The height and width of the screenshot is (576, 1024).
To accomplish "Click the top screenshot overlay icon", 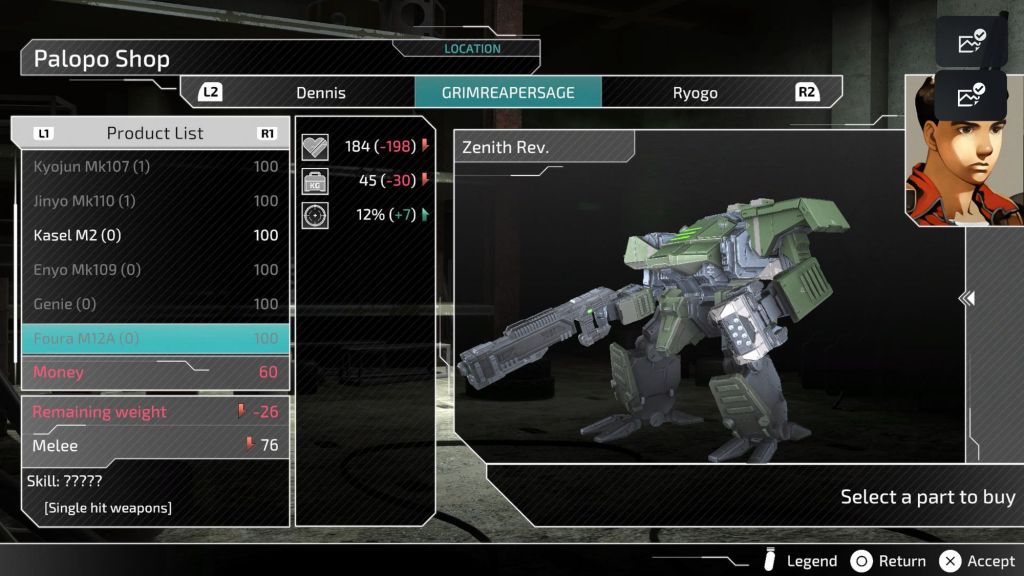I will [x=971, y=42].
